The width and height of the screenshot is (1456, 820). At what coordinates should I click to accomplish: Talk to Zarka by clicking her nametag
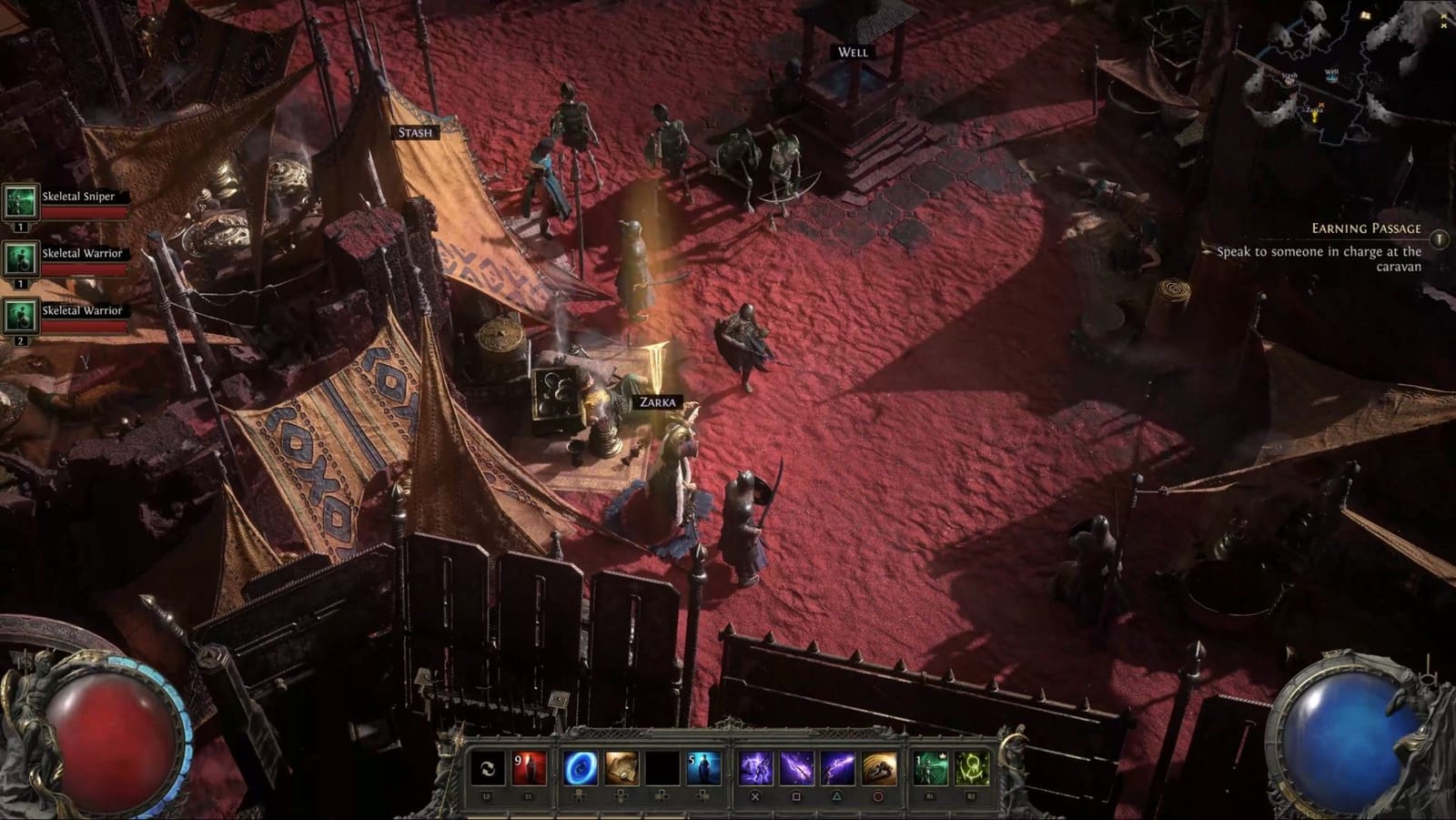[x=657, y=400]
